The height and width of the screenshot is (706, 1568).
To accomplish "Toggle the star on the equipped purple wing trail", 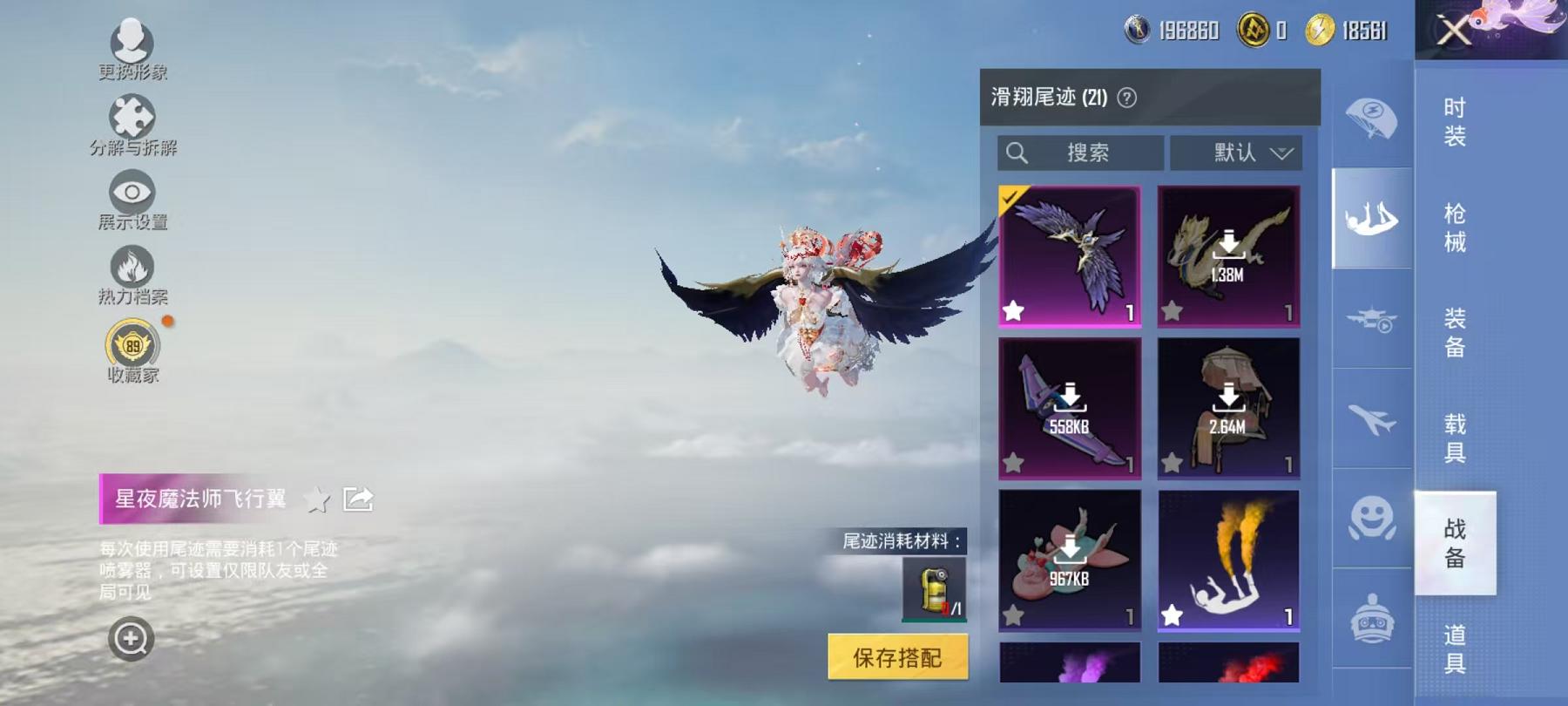I will coord(1014,309).
